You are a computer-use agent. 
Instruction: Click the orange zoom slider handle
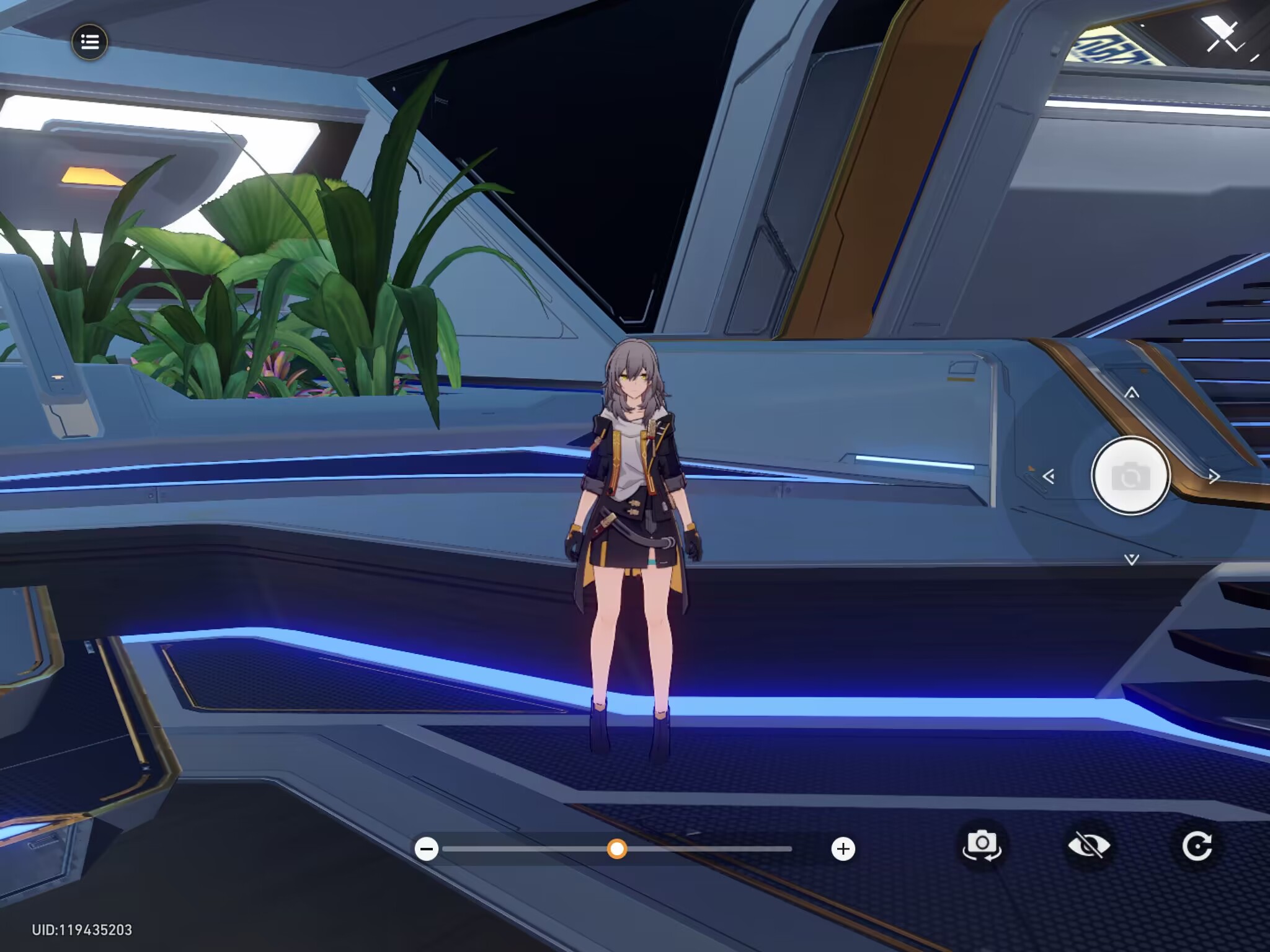tap(616, 848)
